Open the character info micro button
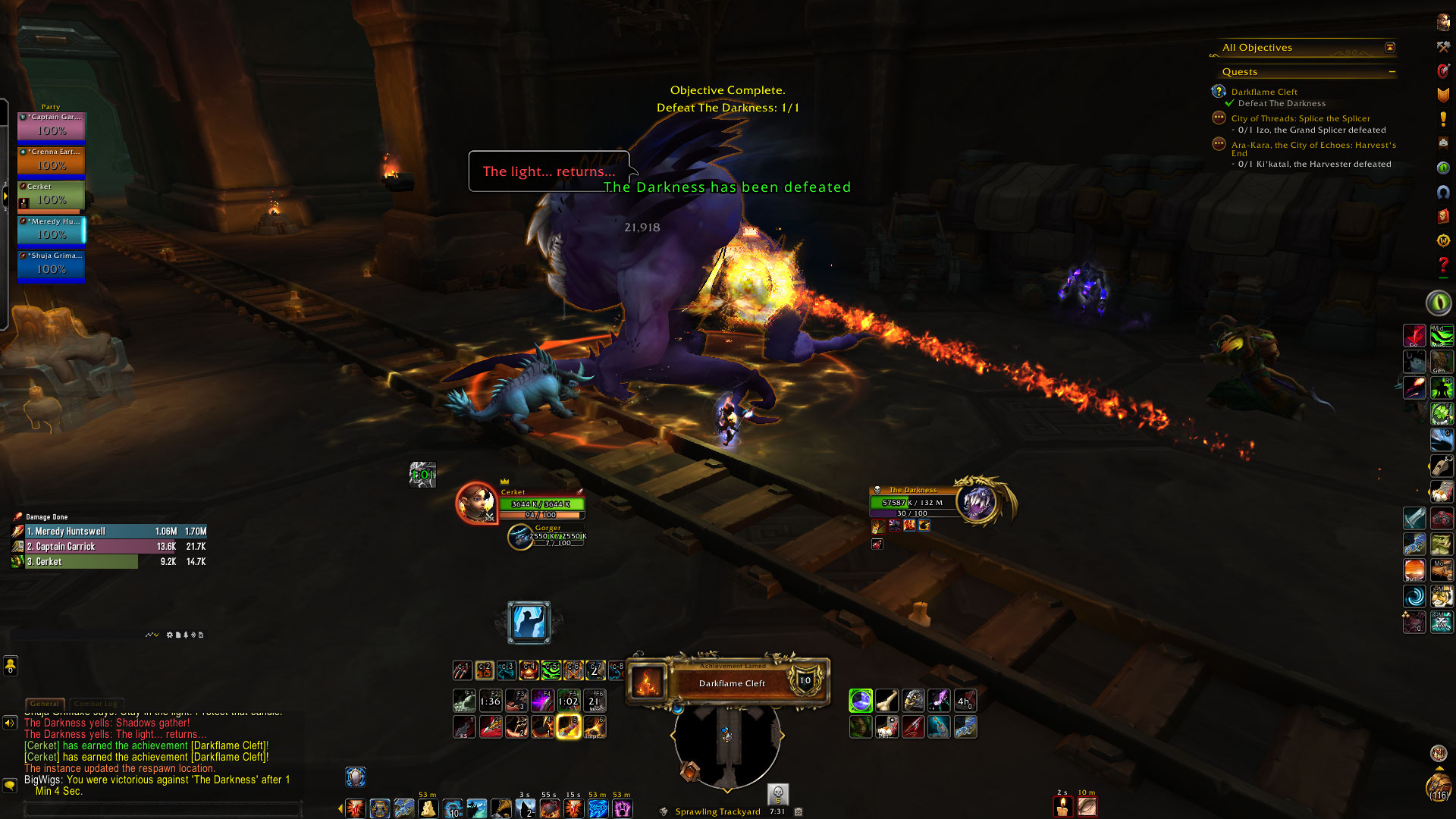 click(x=1442, y=23)
